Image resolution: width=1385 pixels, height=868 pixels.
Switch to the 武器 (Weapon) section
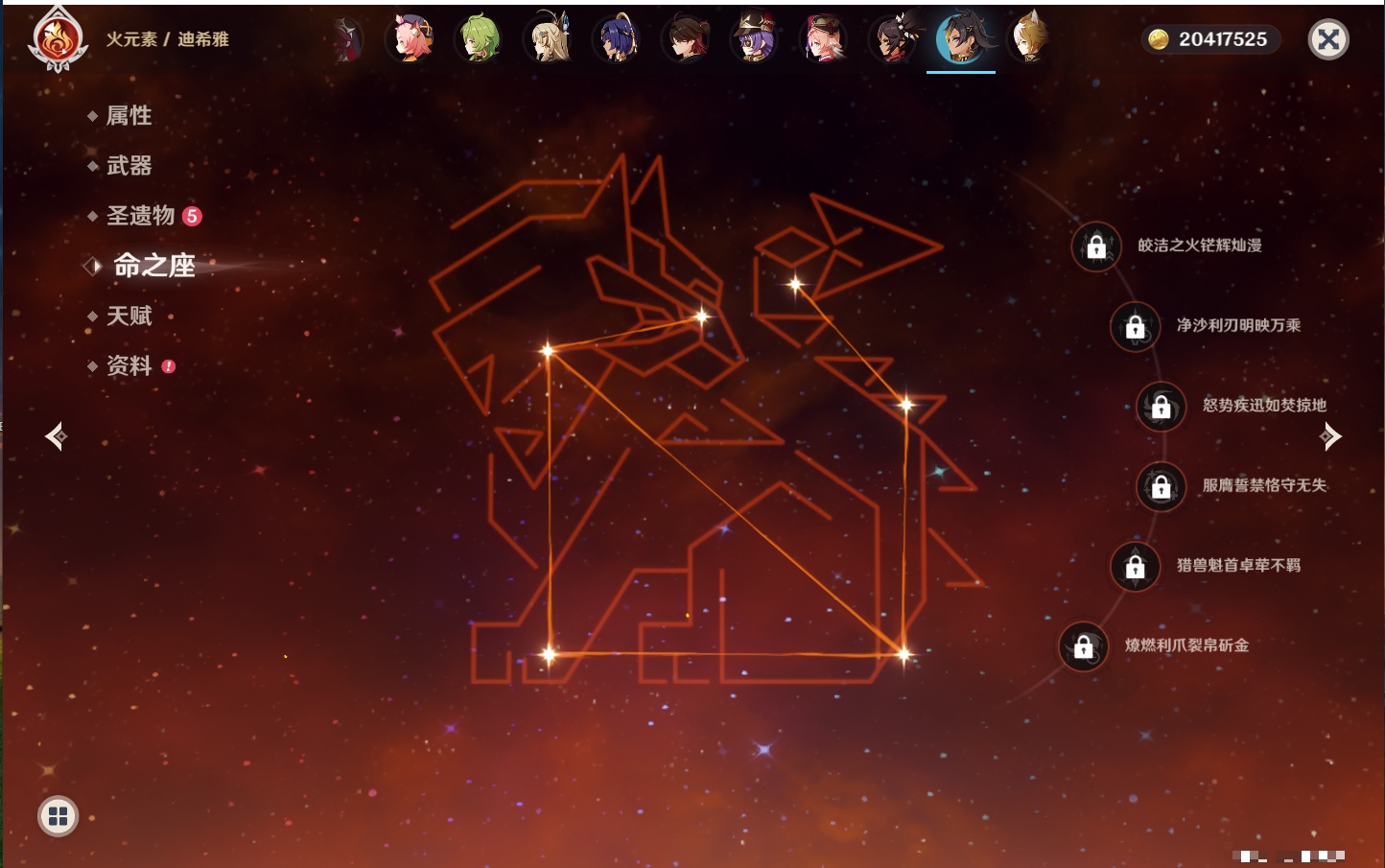tap(129, 166)
